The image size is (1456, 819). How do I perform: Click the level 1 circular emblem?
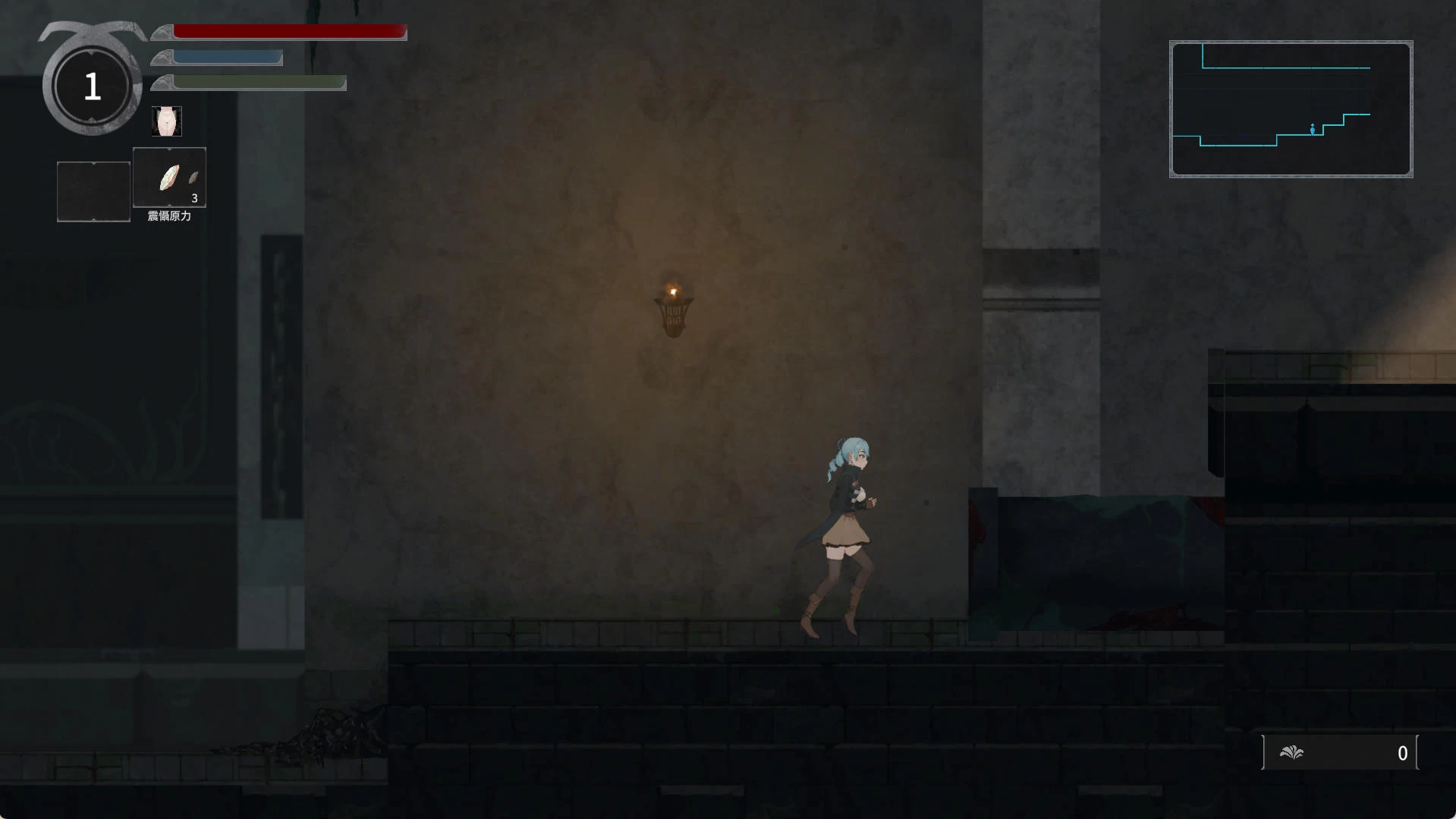pos(92,86)
